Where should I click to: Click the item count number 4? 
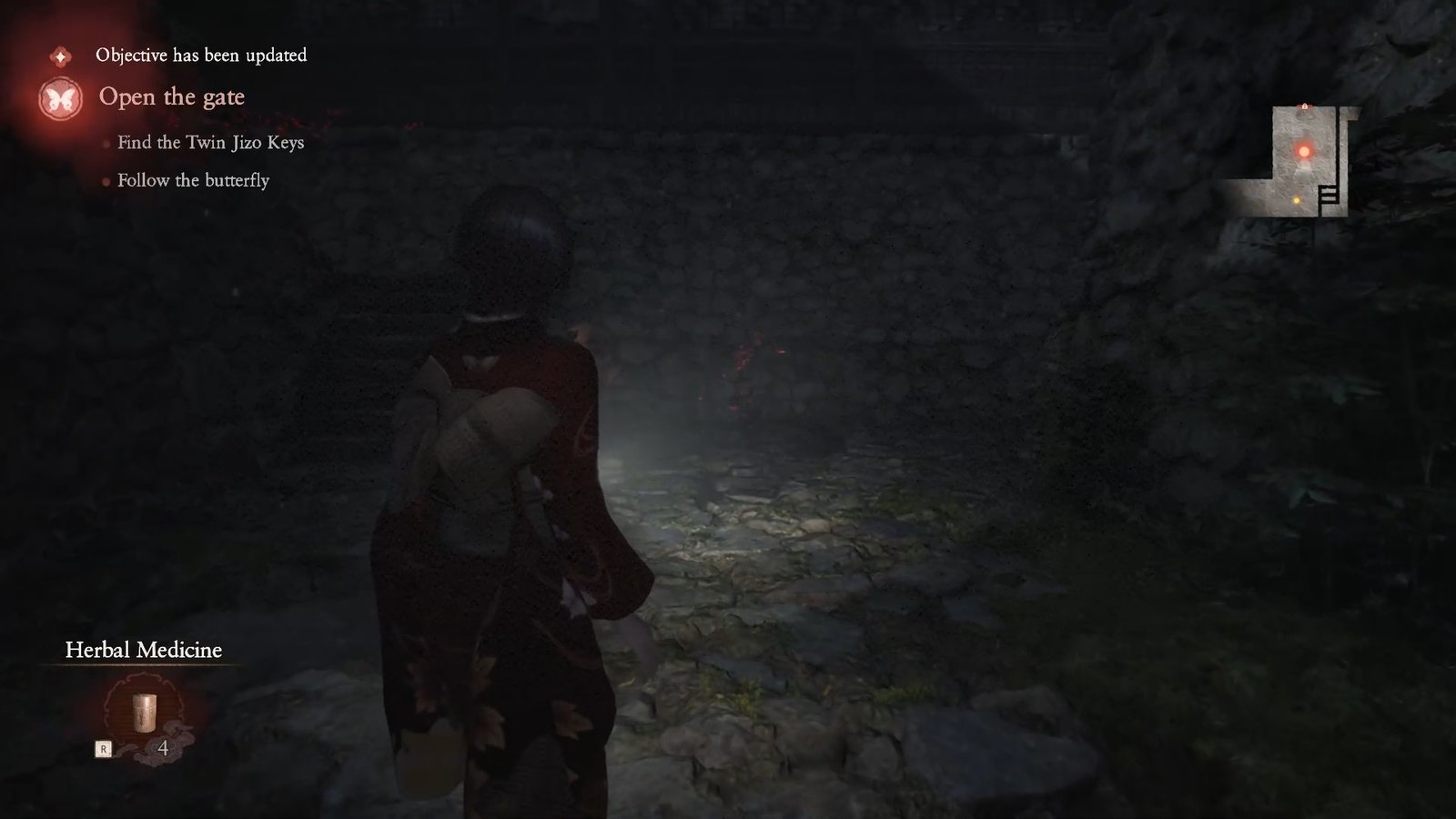pyautogui.click(x=161, y=748)
